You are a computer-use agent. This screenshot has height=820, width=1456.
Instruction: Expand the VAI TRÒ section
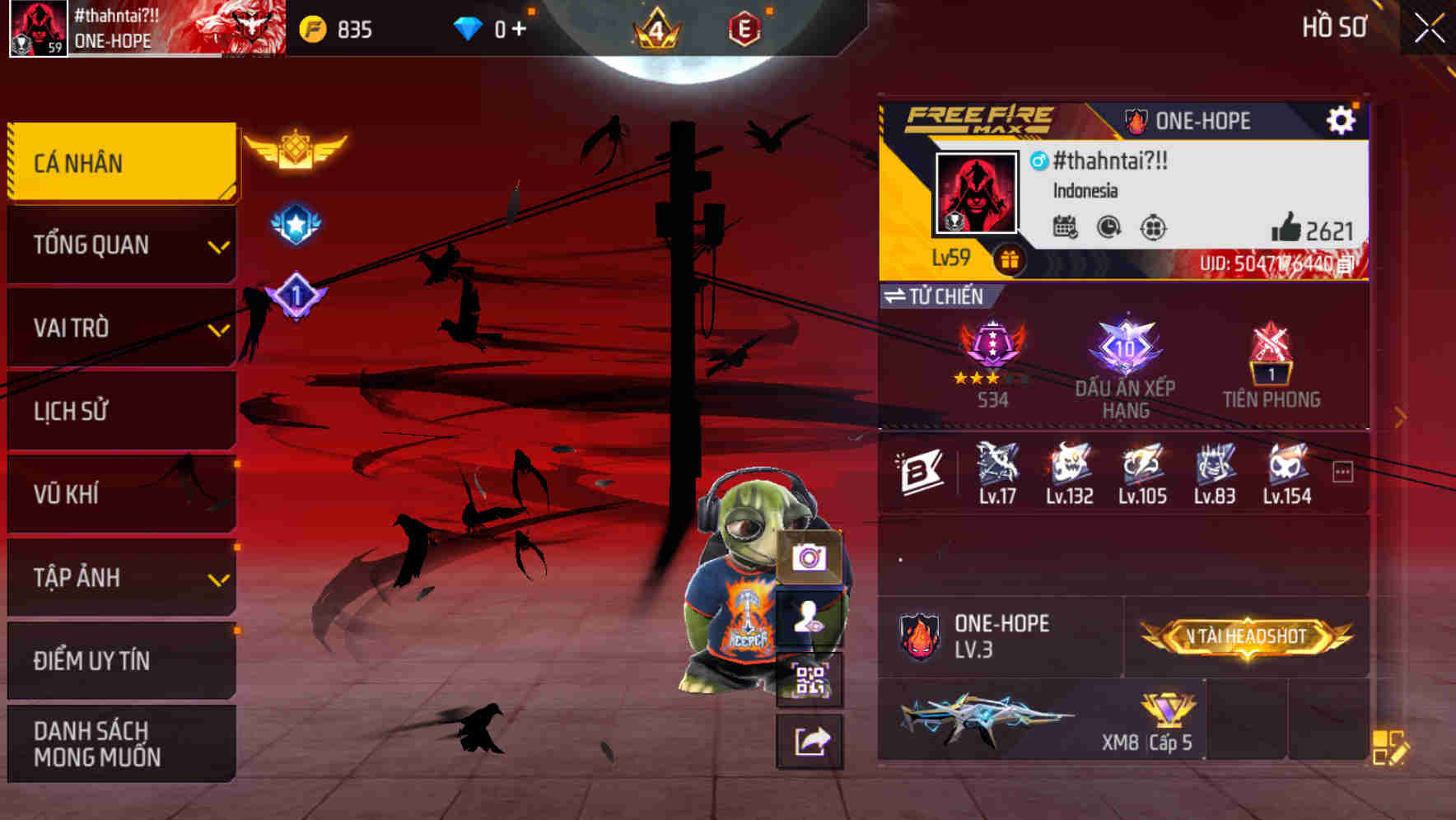point(120,328)
